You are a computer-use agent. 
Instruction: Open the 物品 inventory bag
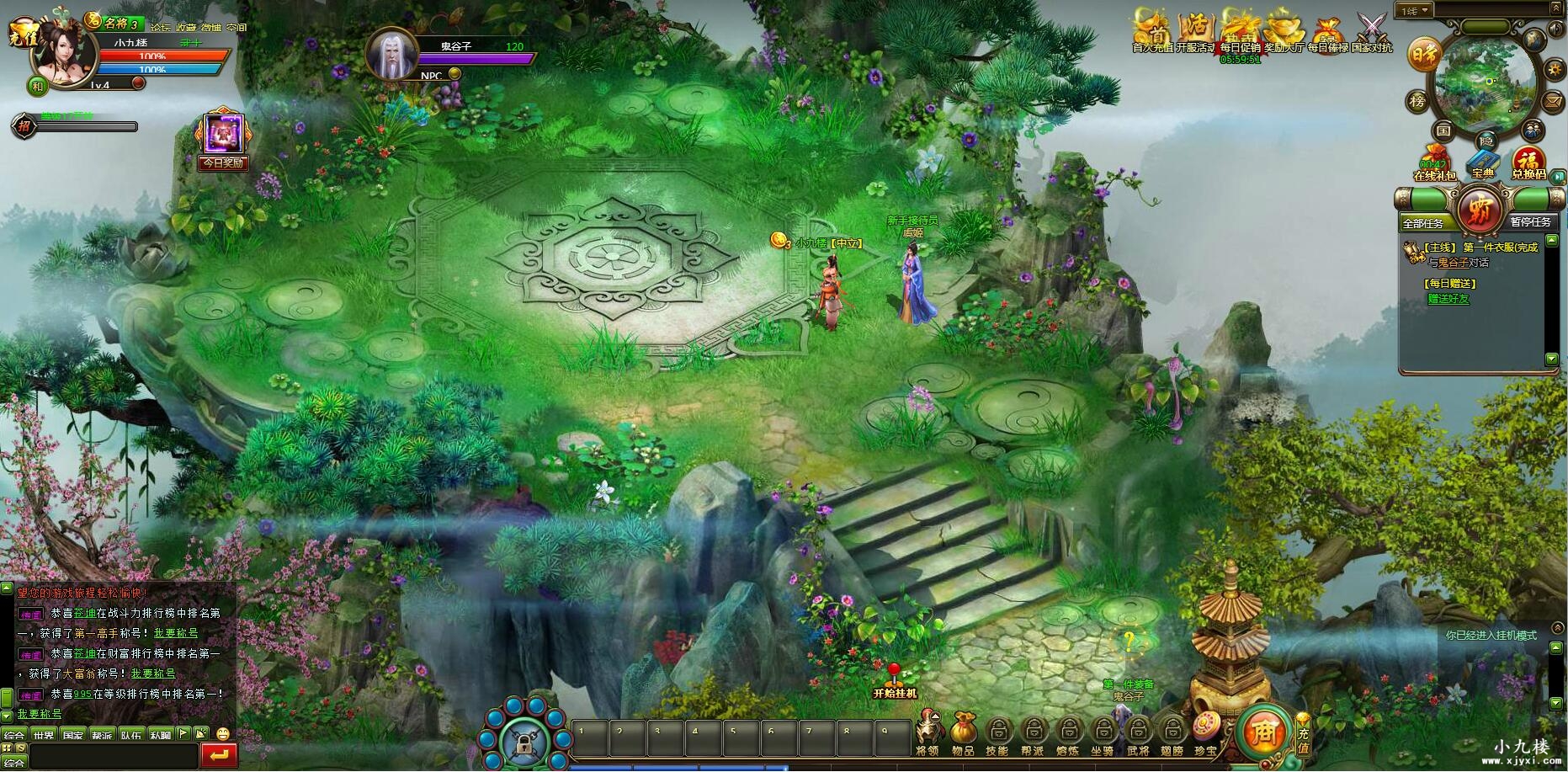[x=963, y=731]
